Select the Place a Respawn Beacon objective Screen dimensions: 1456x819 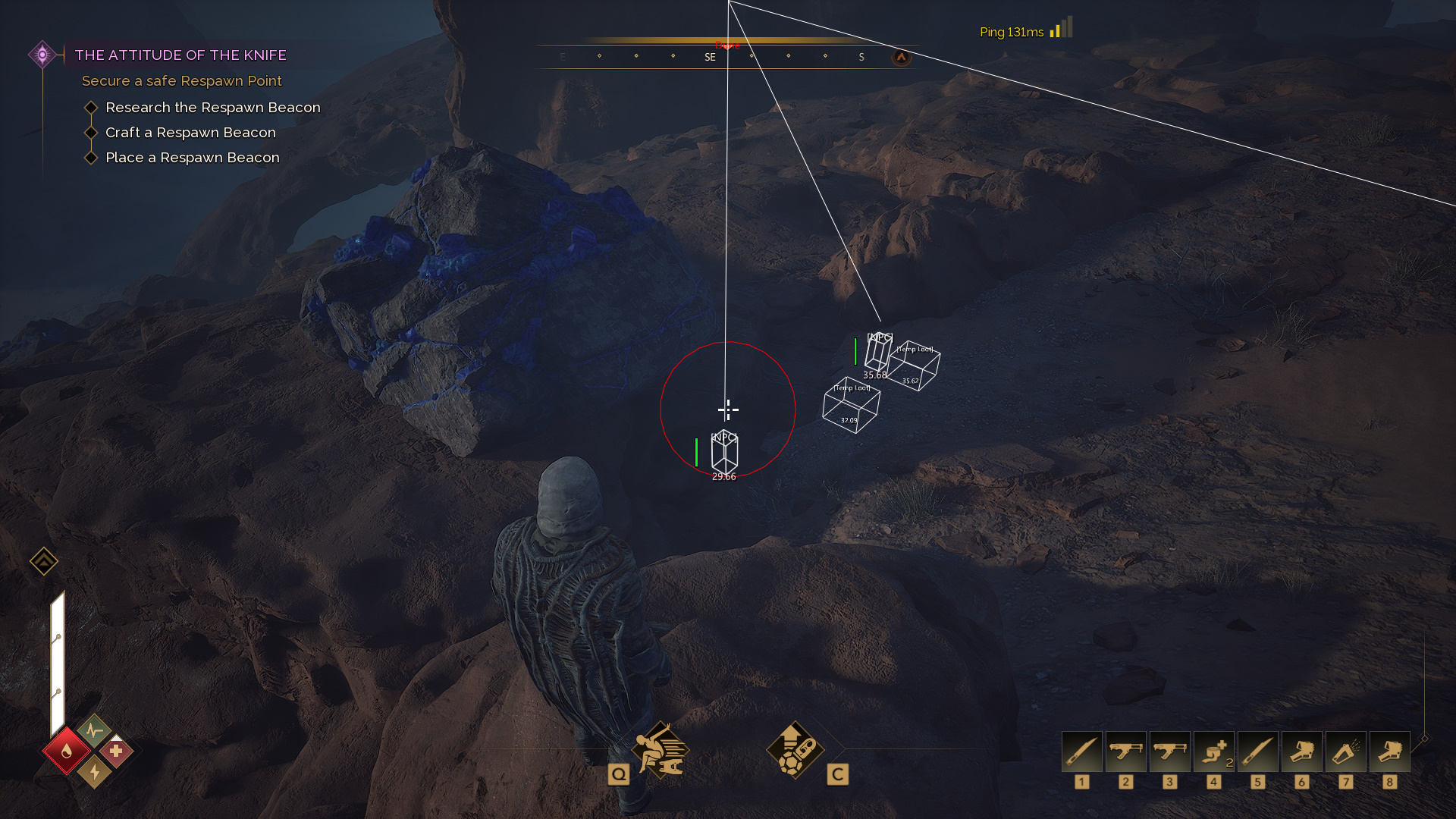(x=192, y=158)
